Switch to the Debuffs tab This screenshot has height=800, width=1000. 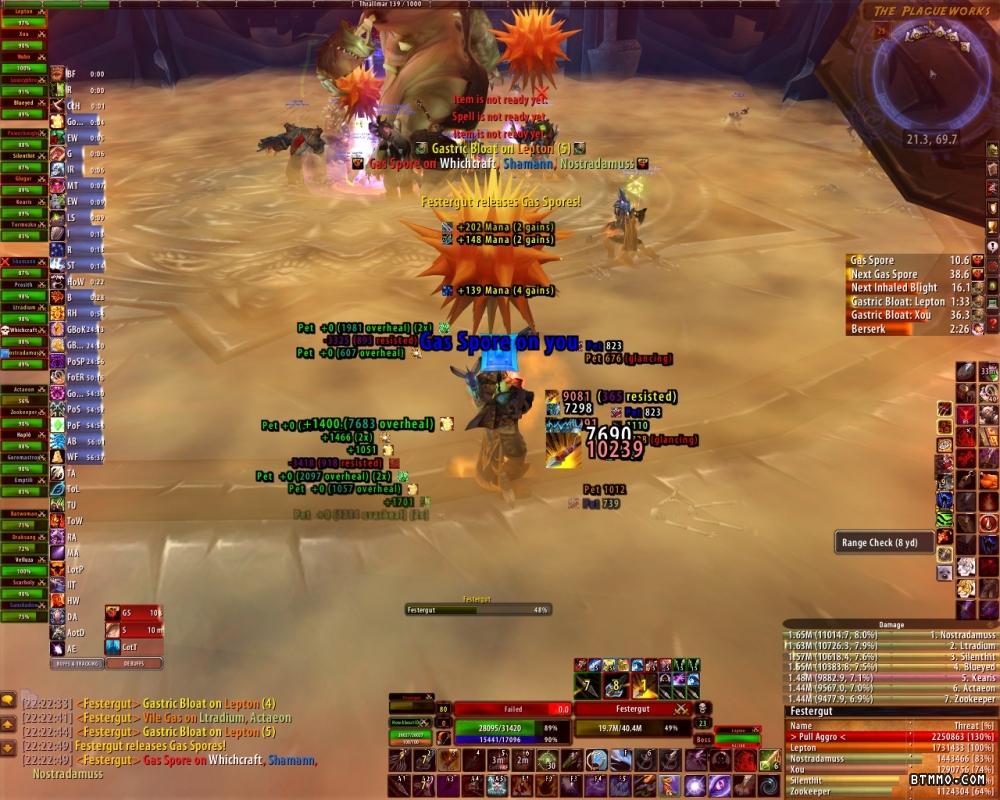coord(134,663)
